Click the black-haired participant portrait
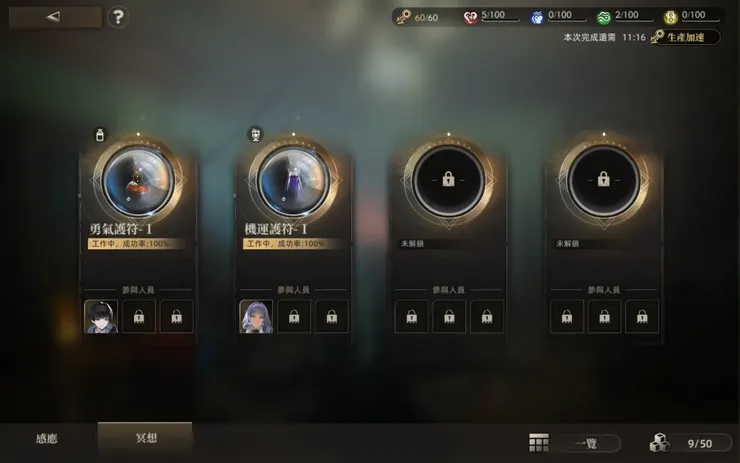Screen dimensions: 740x463 point(101,316)
